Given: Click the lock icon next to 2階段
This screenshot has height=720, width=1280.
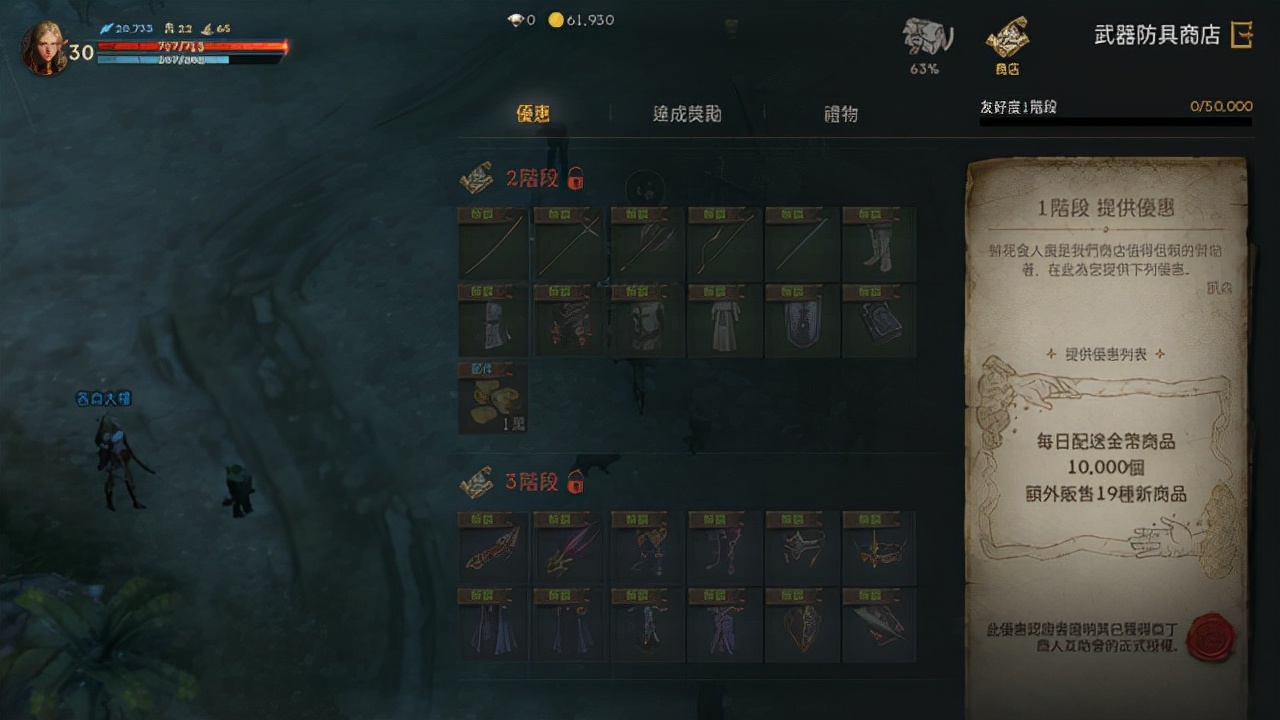Looking at the screenshot, I should [x=573, y=180].
